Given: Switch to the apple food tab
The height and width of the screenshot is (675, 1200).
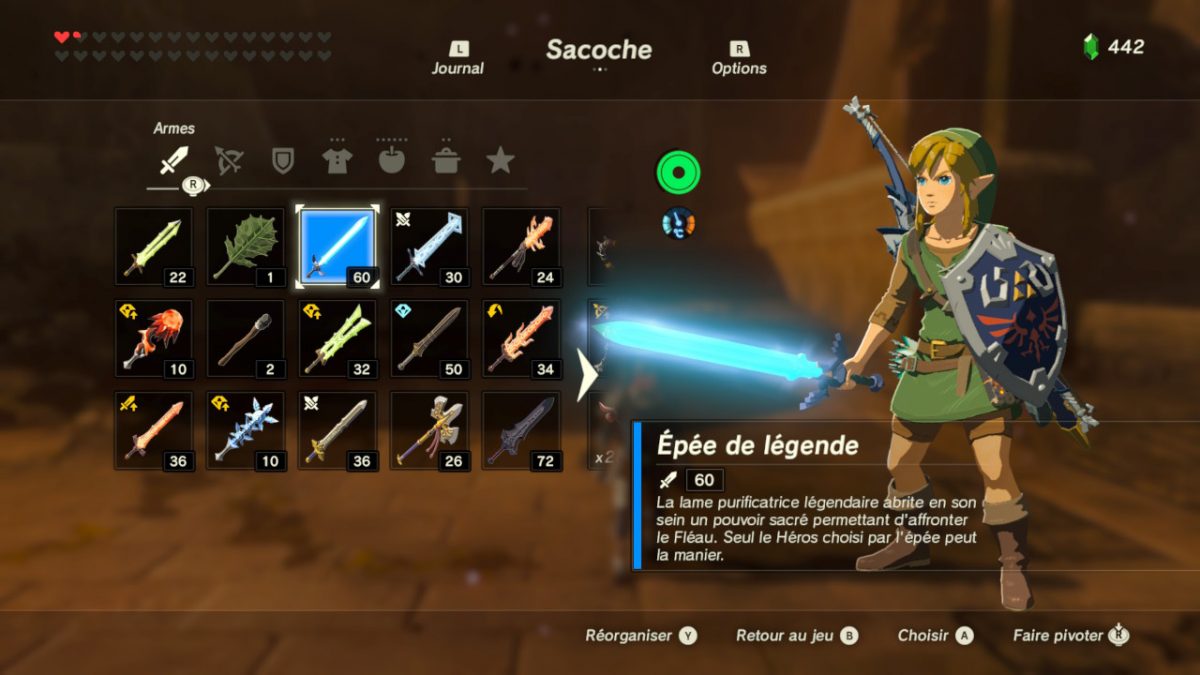Looking at the screenshot, I should pos(391,160).
